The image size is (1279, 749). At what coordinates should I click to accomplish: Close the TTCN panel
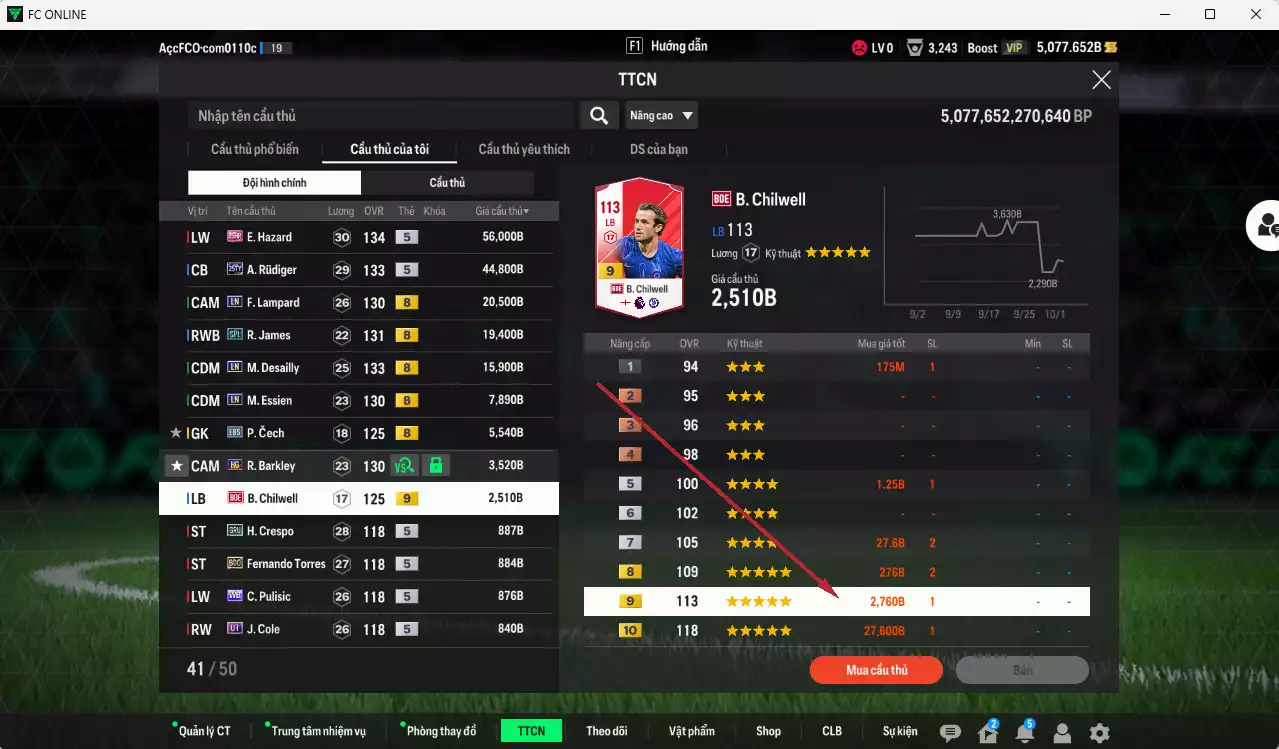(x=1101, y=80)
